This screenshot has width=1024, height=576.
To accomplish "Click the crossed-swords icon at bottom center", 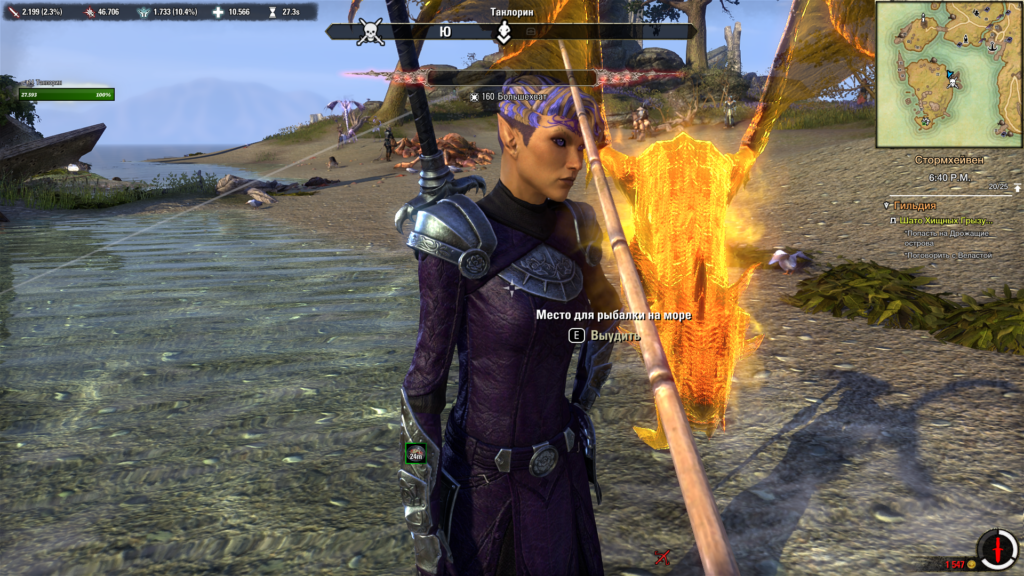I will coord(661,557).
